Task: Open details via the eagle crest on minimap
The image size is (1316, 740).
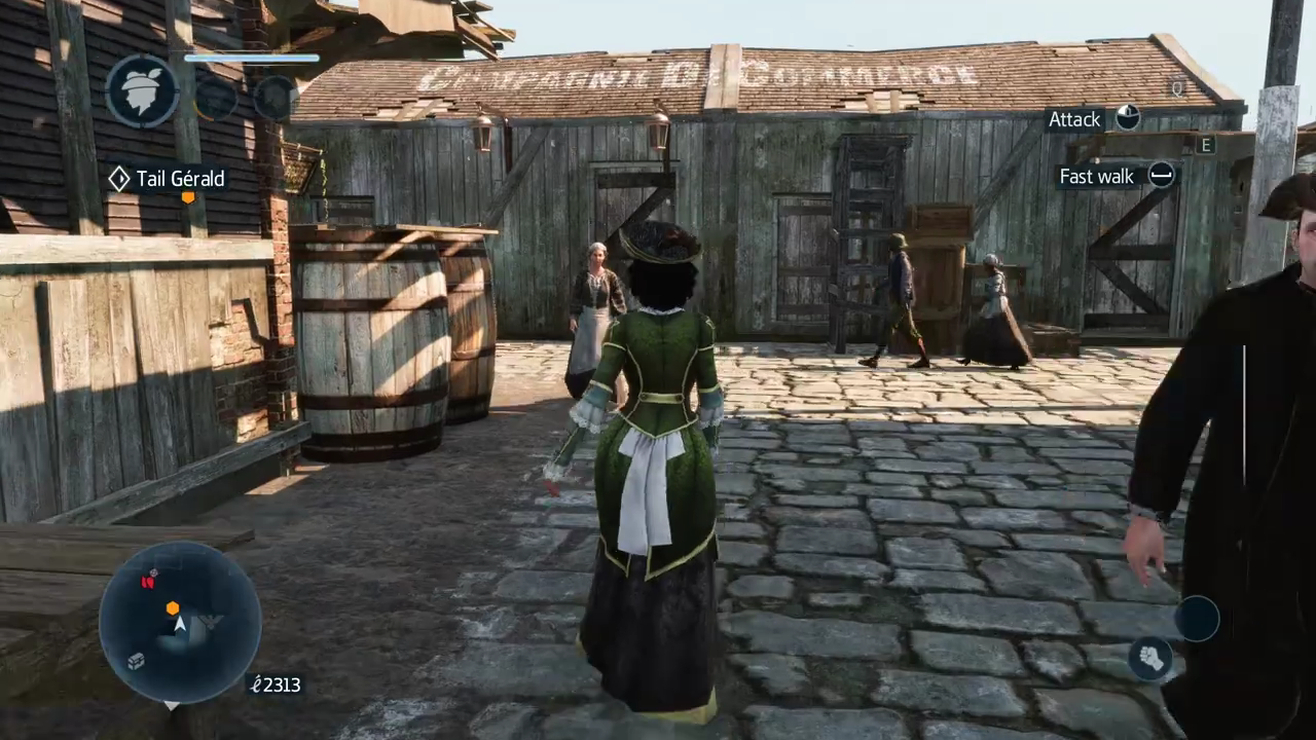Action: click(211, 622)
